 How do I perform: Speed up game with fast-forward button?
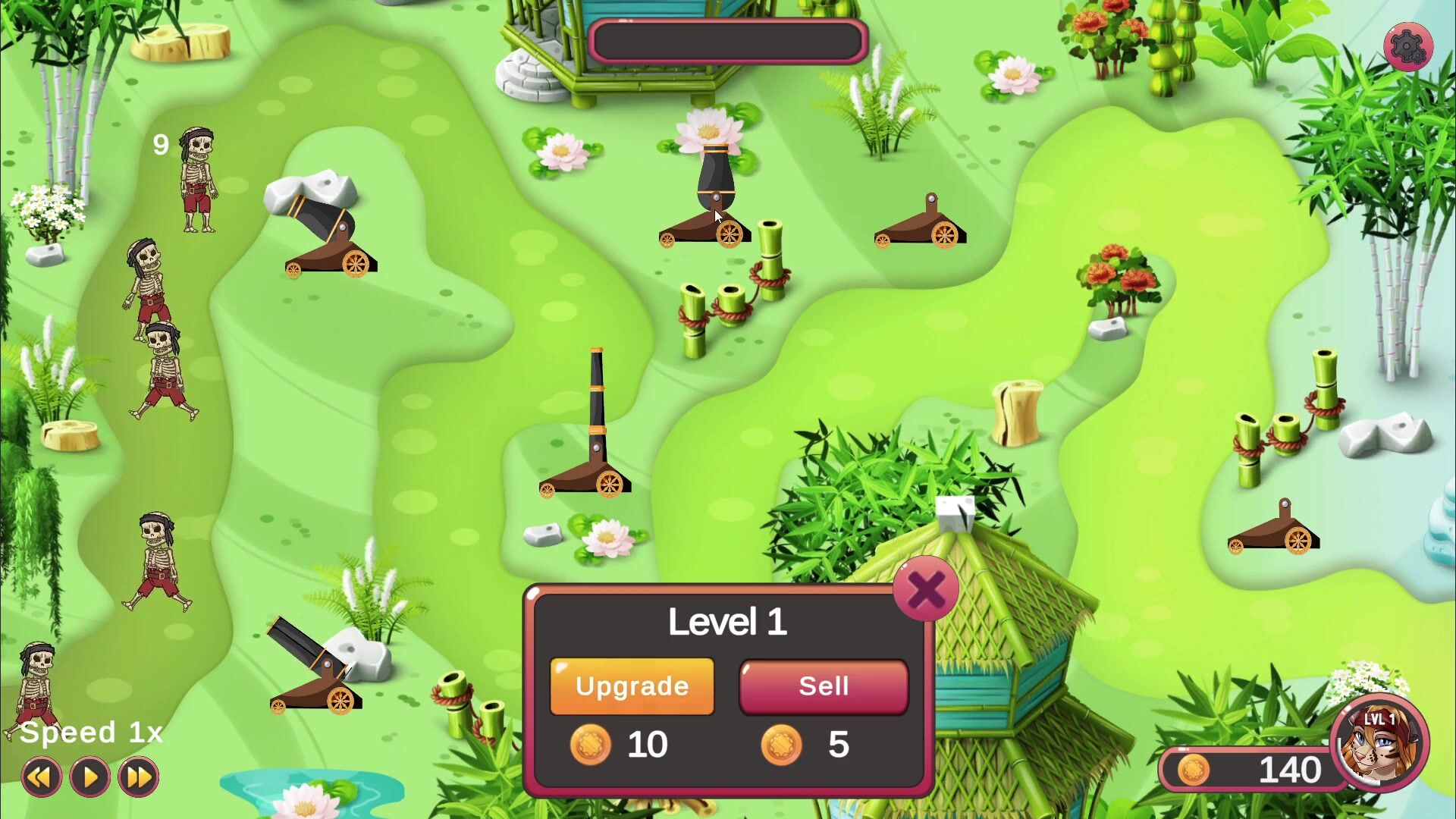pyautogui.click(x=139, y=777)
